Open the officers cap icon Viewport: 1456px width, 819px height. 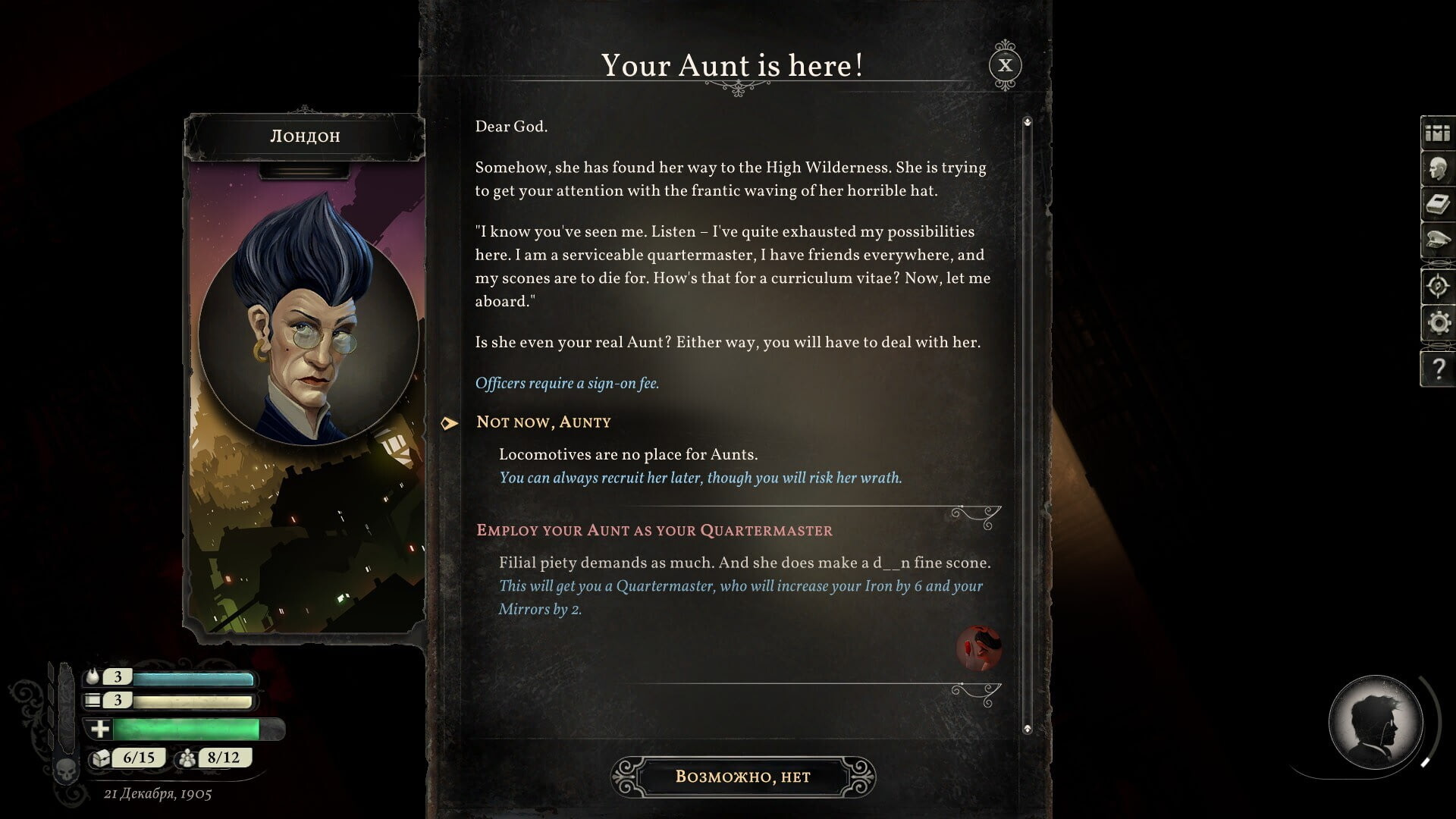1437,241
